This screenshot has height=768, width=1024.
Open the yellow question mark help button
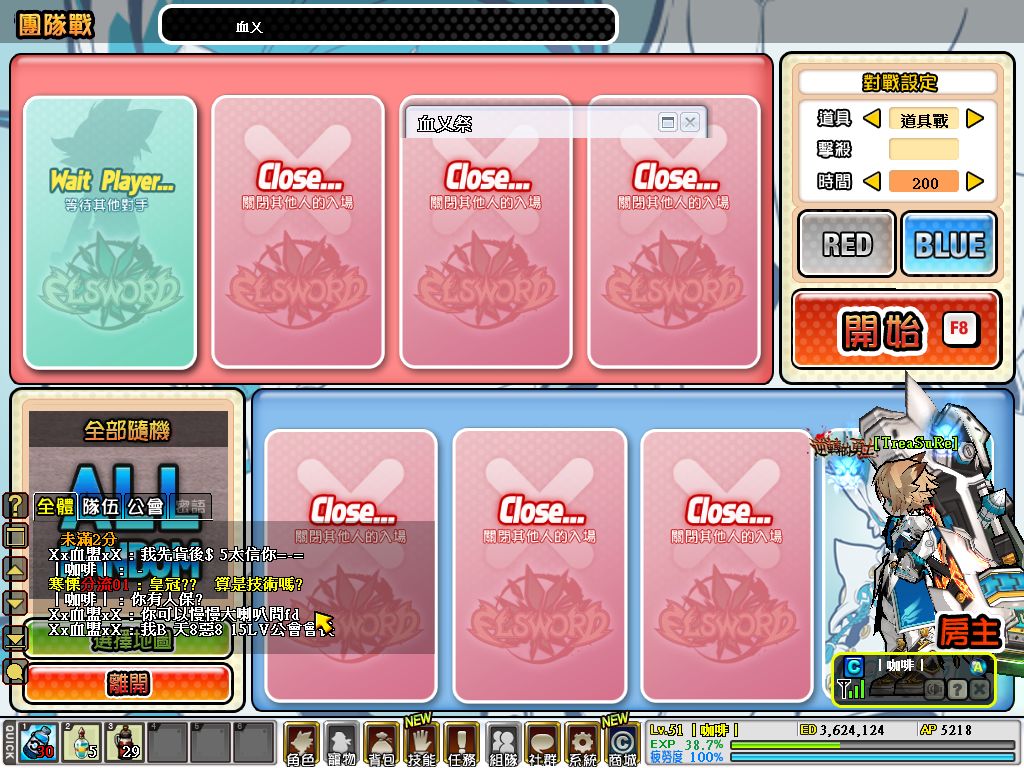[16, 505]
